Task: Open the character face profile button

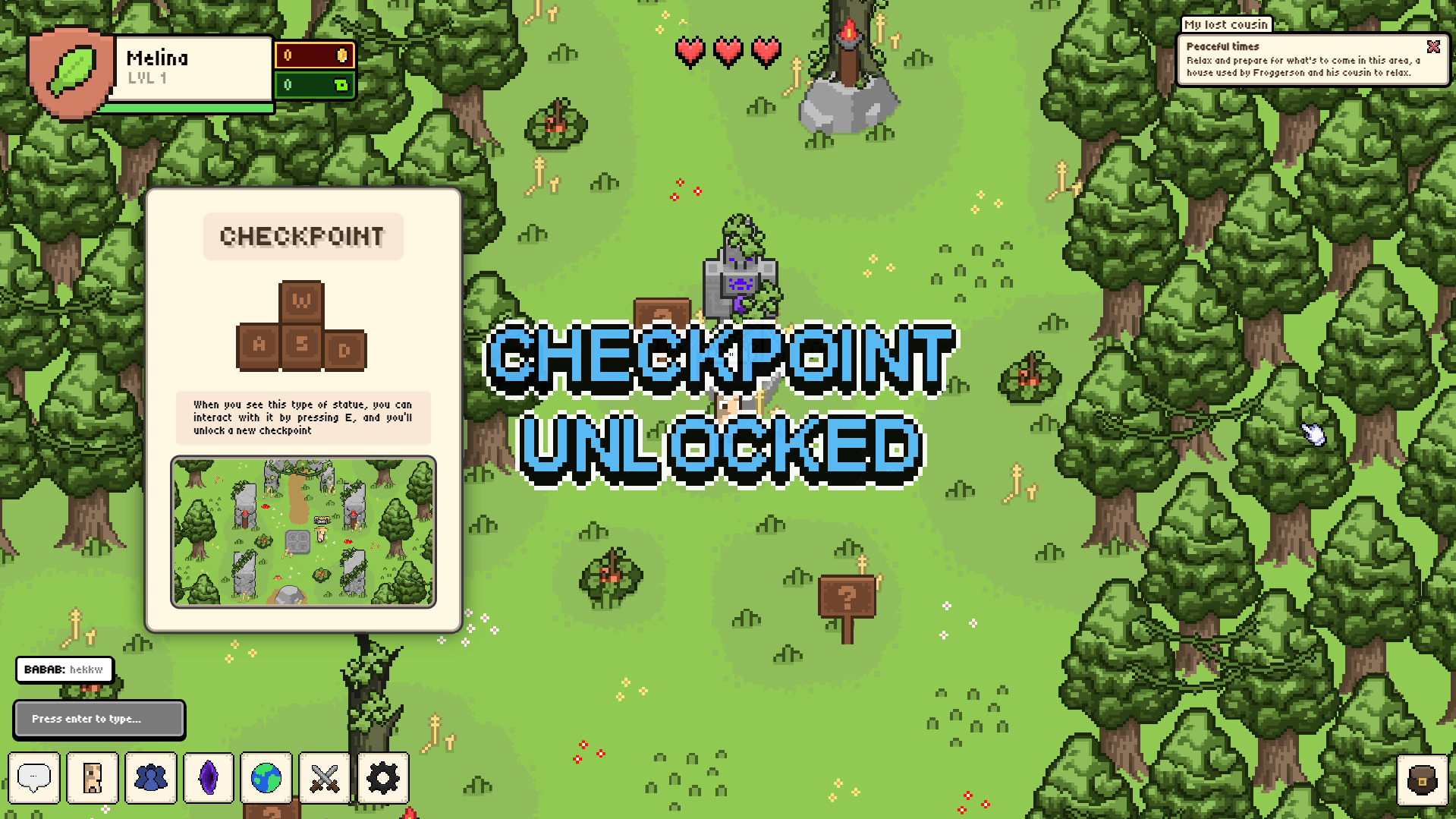Action: [x=93, y=778]
